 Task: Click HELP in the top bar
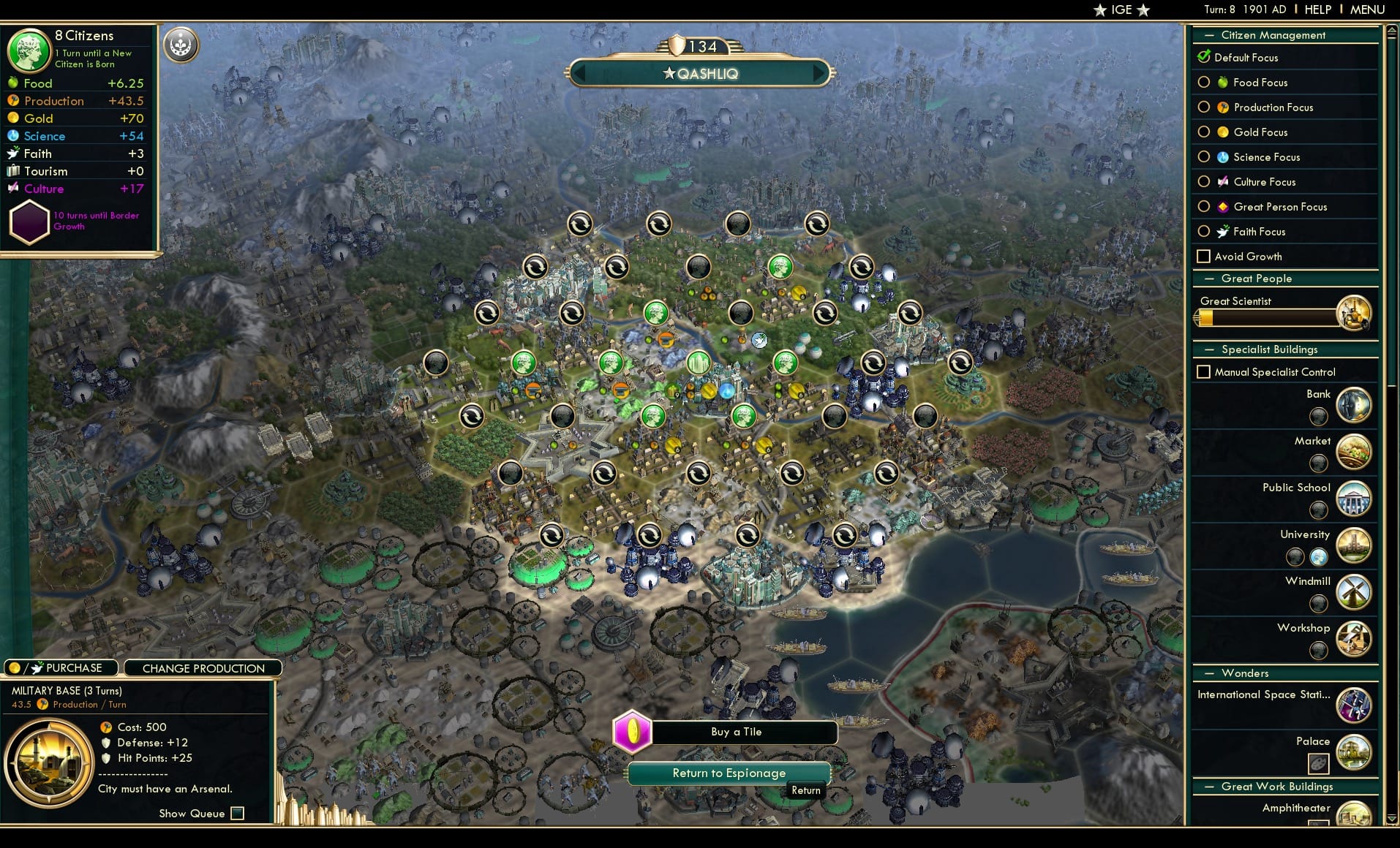pos(1317,10)
